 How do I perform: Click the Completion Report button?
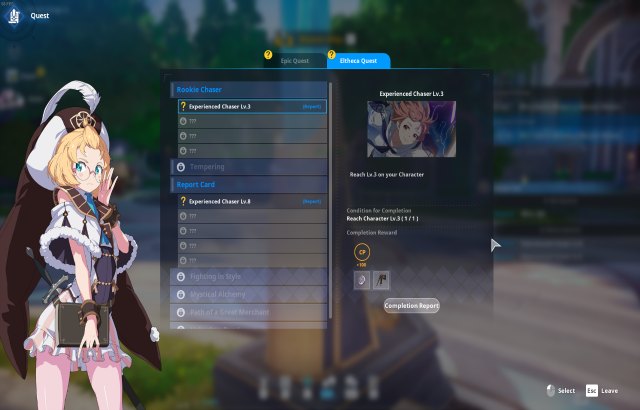point(411,305)
